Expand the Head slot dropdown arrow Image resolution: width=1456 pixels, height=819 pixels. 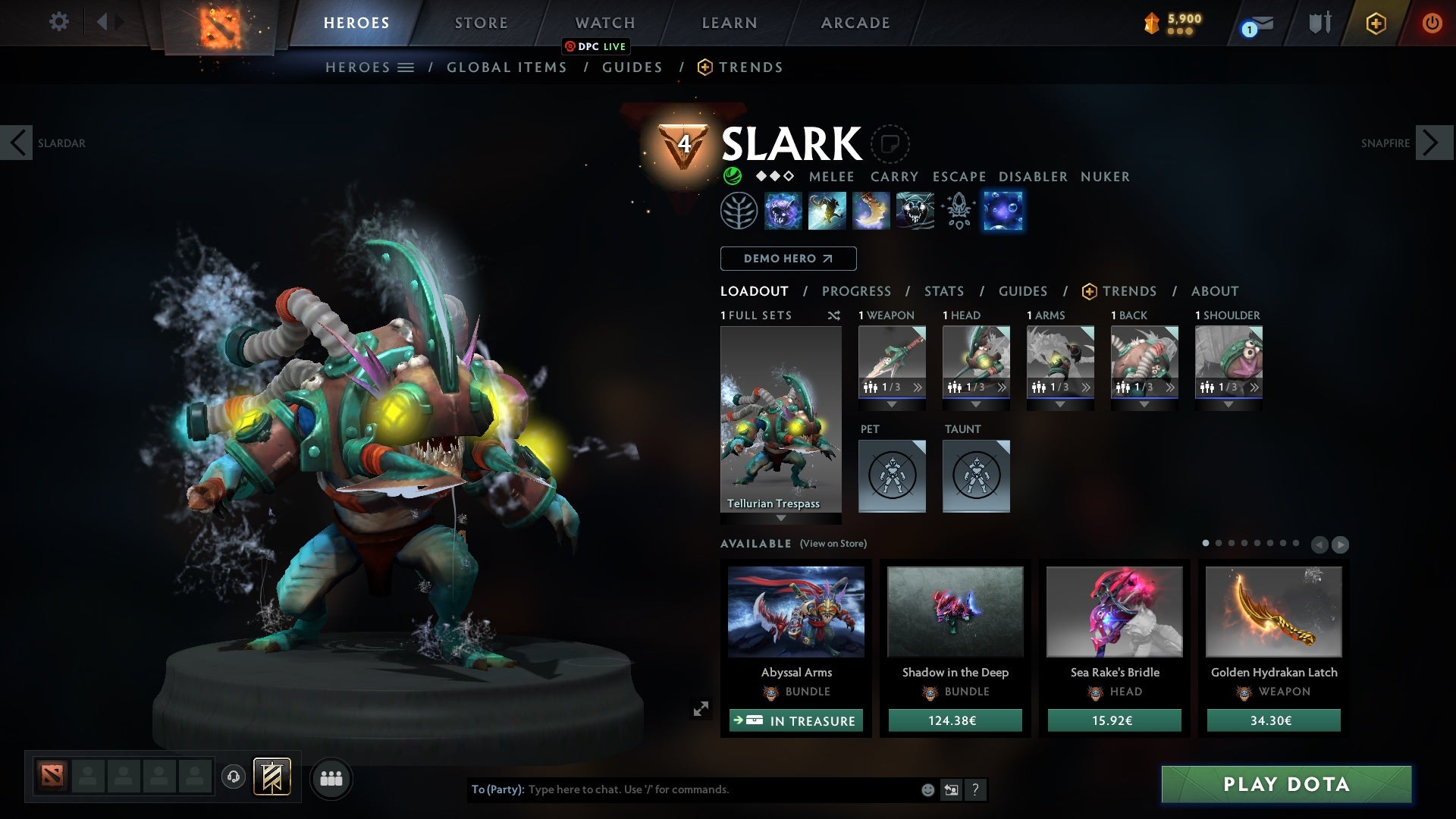click(x=976, y=403)
